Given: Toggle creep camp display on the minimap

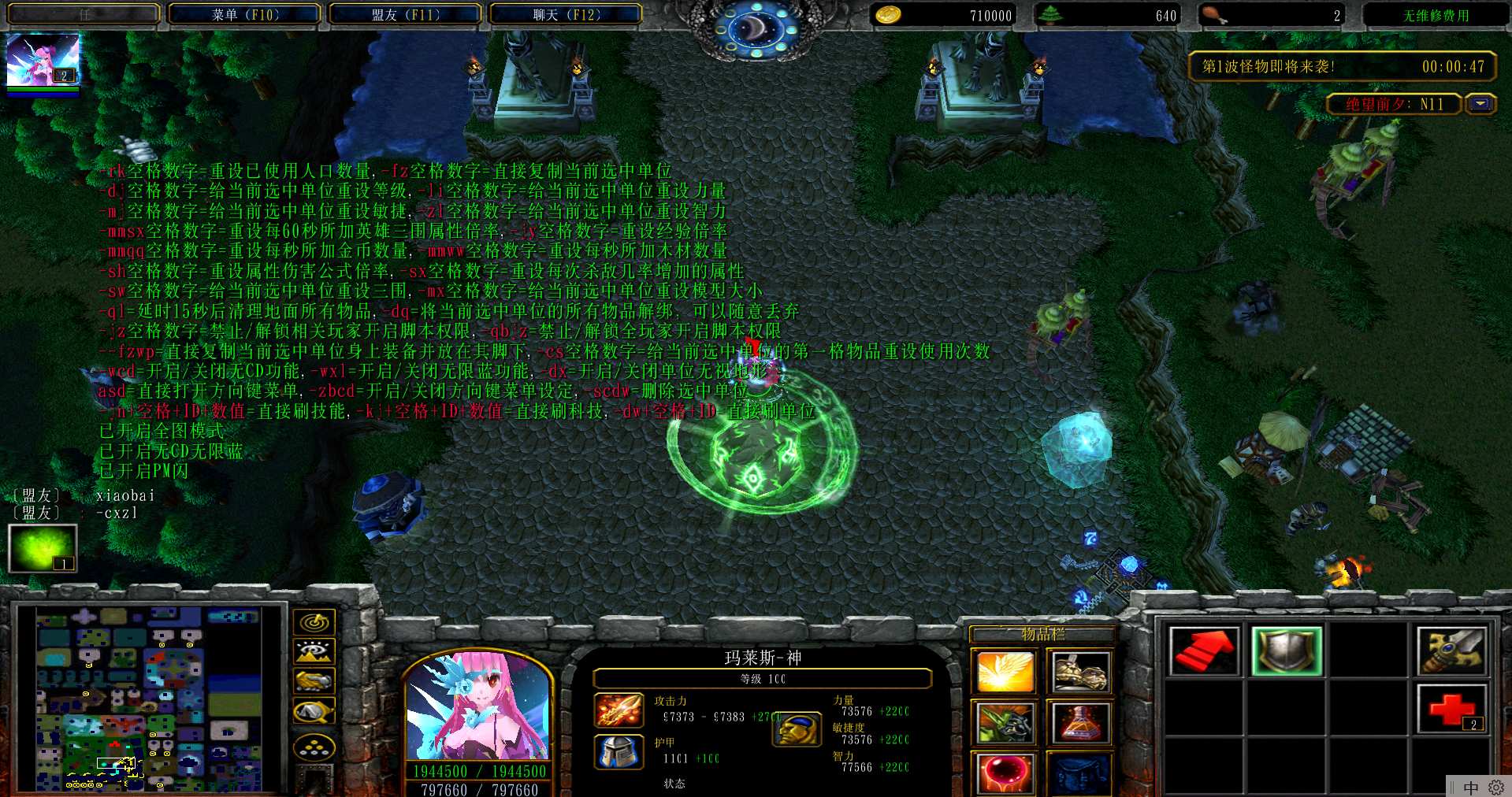Looking at the screenshot, I should click(x=314, y=711).
